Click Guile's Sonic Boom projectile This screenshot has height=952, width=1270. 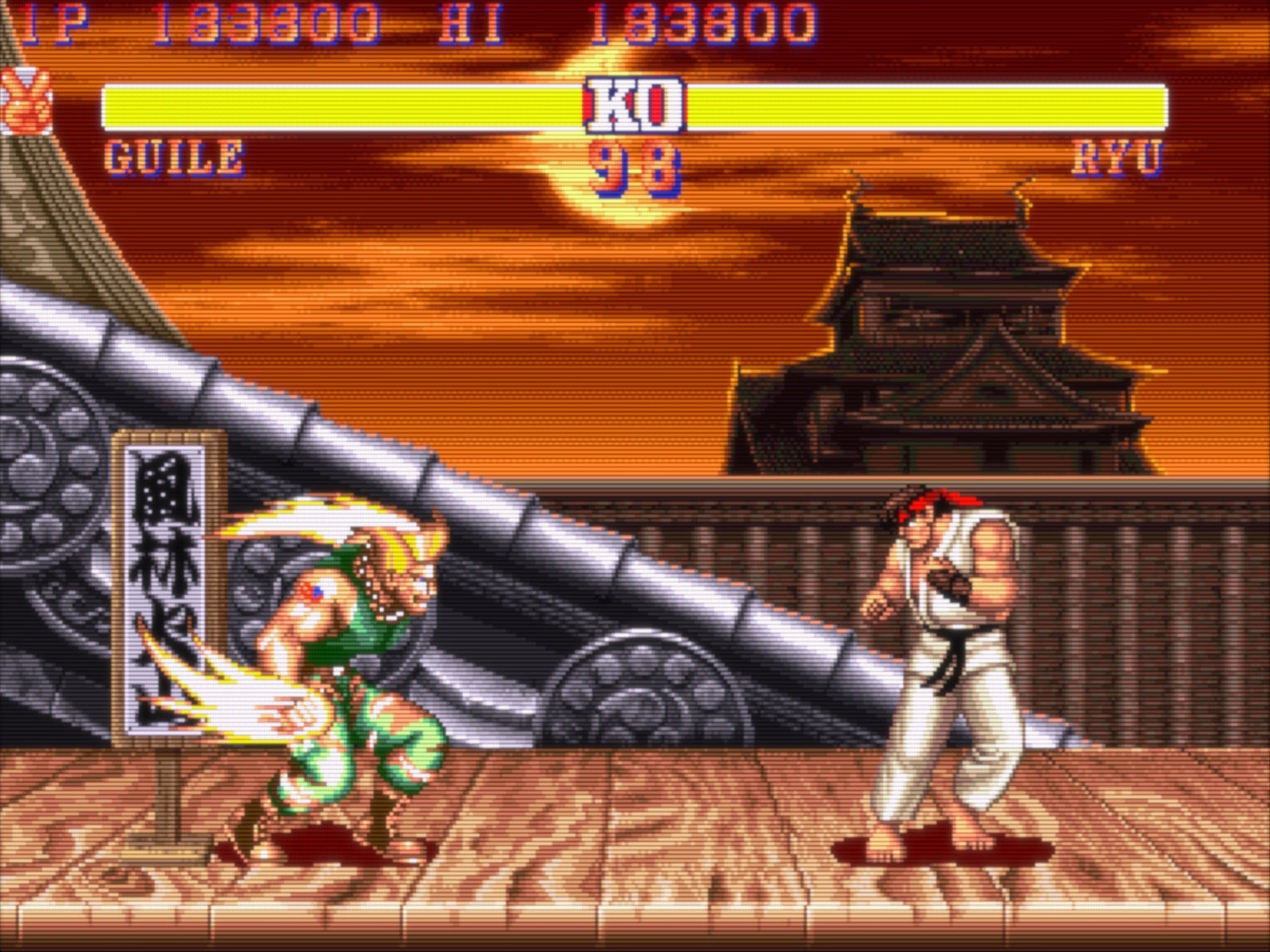(231, 702)
